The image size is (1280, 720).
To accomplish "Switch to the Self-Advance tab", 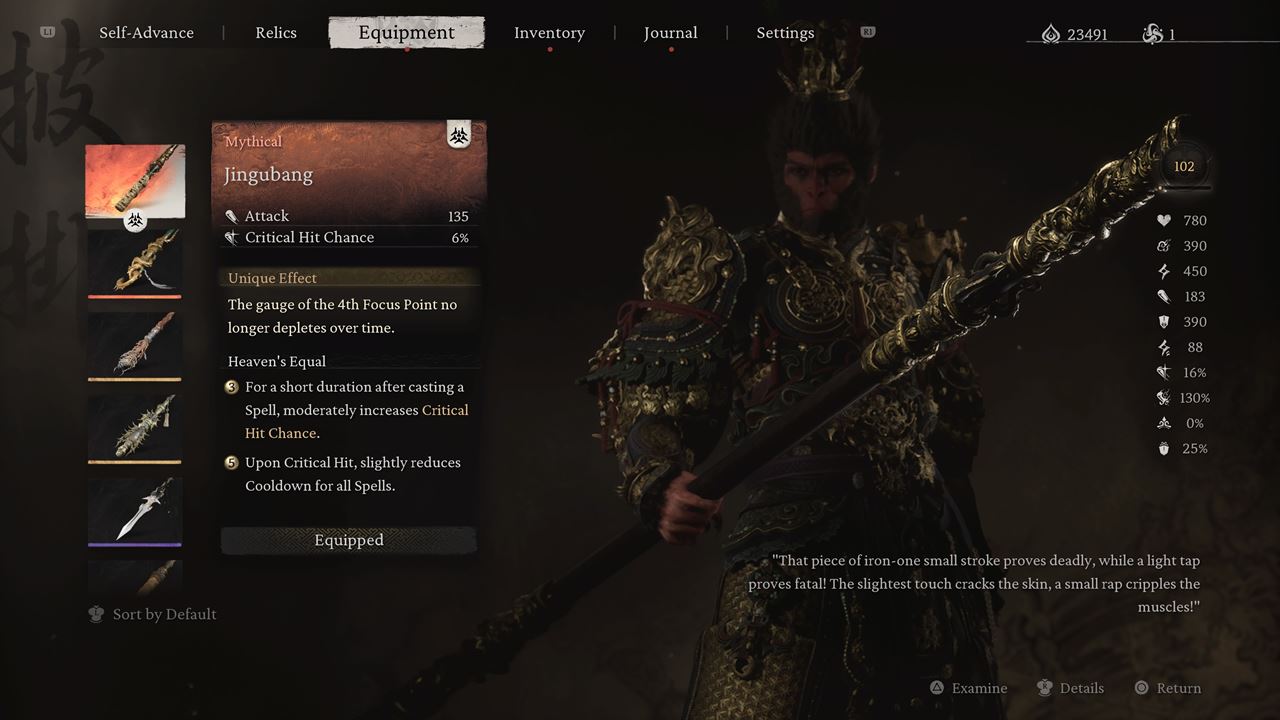I will click(146, 33).
